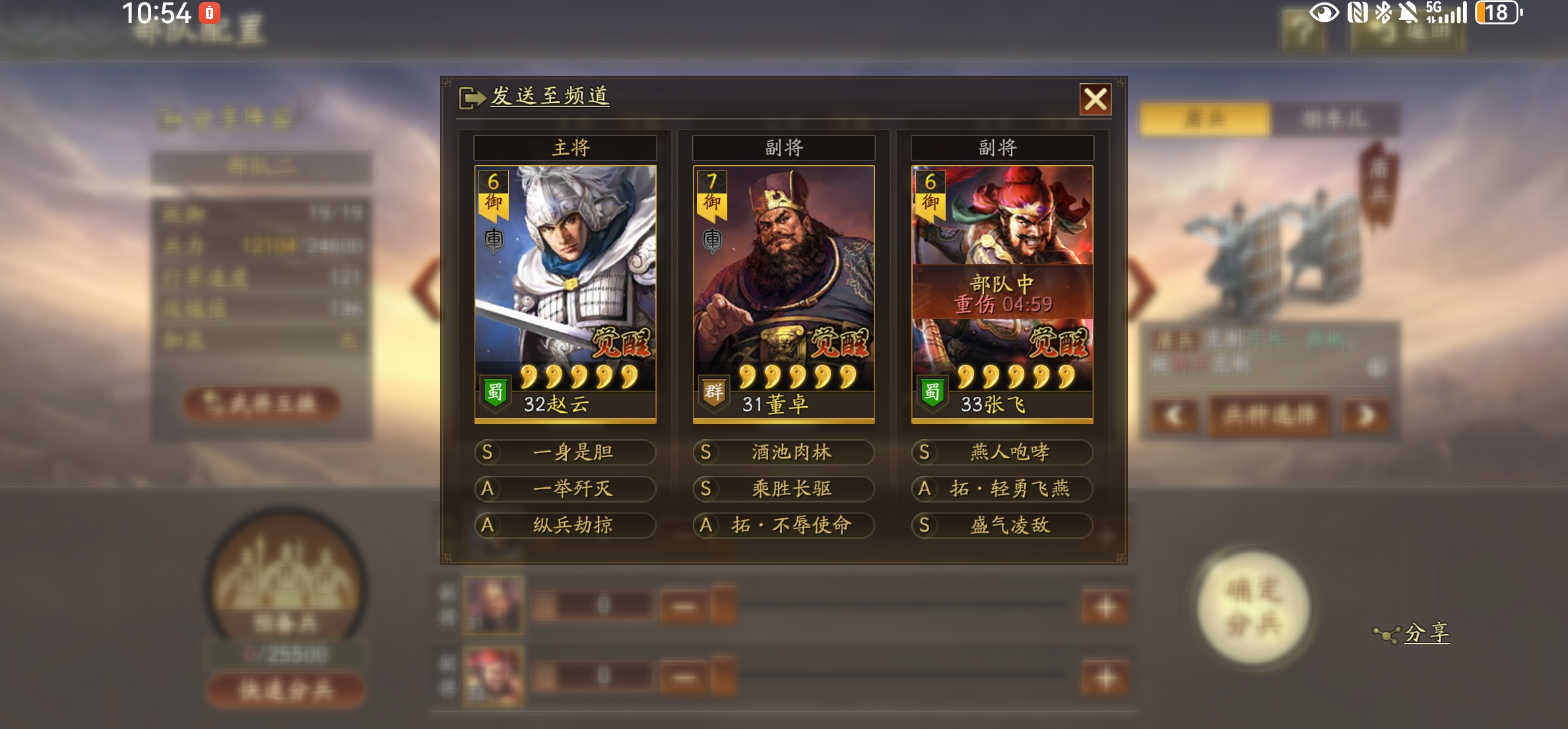Close the team detail popup
Image resolution: width=1568 pixels, height=729 pixels.
click(x=1095, y=100)
